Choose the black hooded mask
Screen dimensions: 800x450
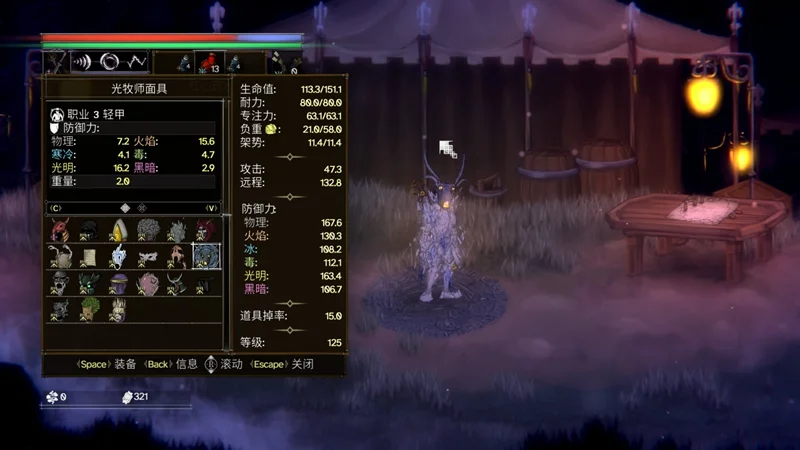point(90,231)
